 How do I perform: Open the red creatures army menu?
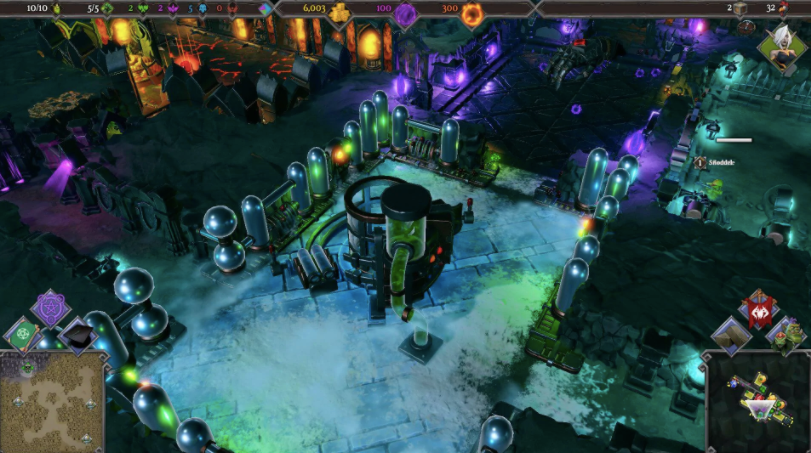[x=757, y=310]
